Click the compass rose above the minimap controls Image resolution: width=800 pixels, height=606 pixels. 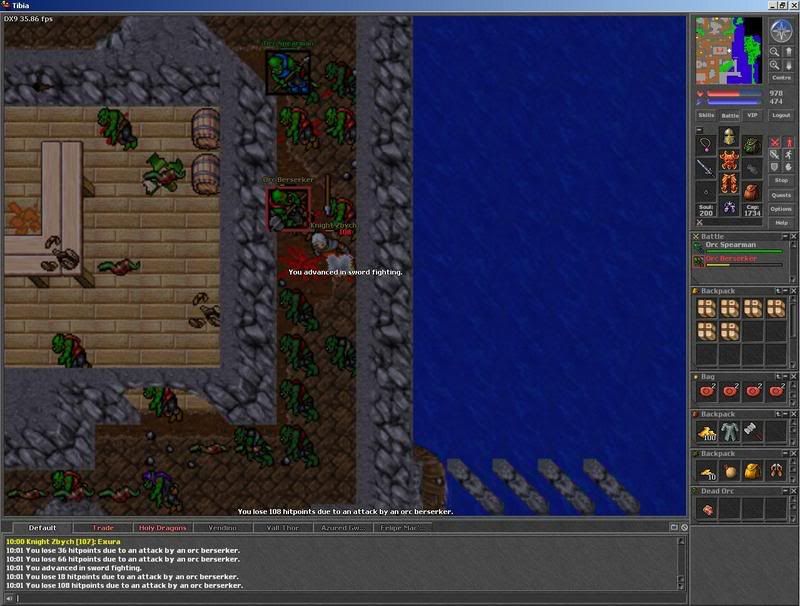coord(781,31)
